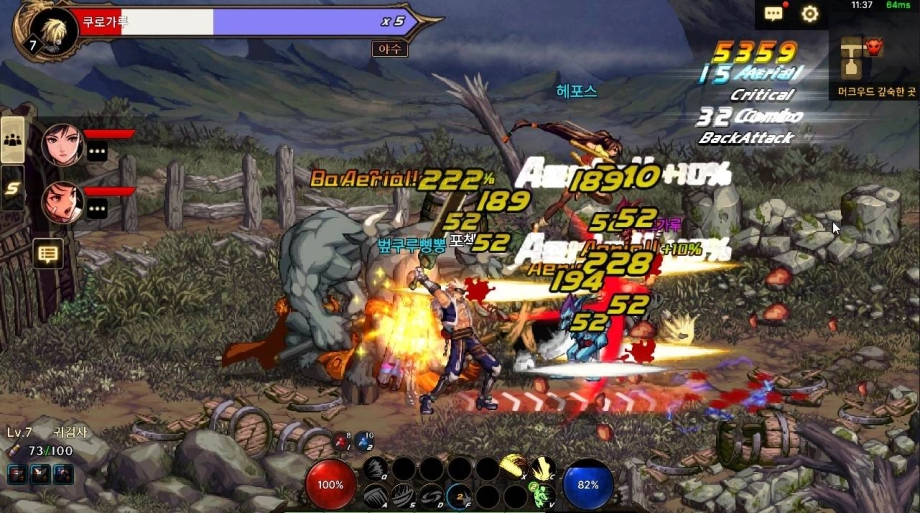Open the yellow chat log button
The image size is (920, 513).
click(x=47, y=254)
